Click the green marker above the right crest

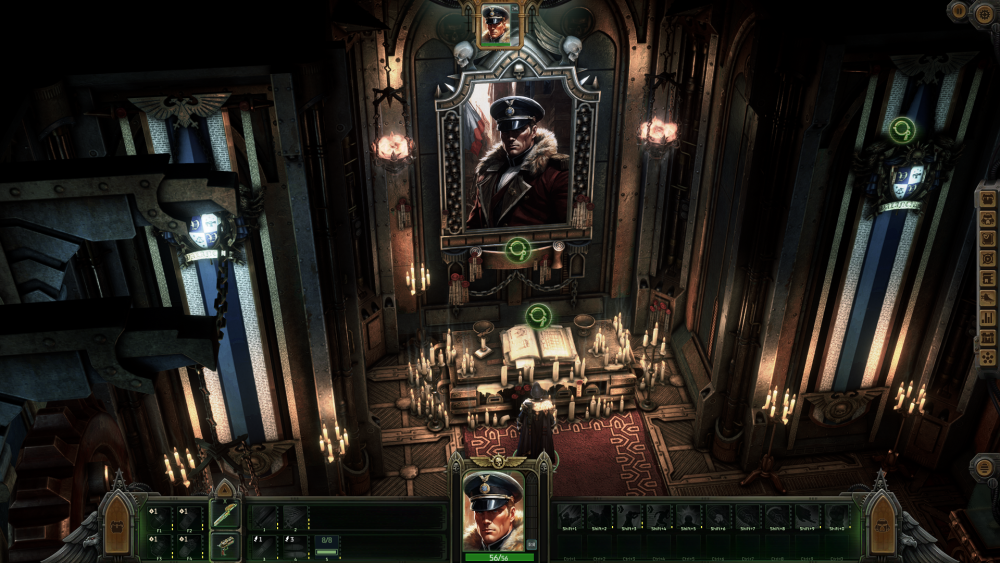coord(903,130)
